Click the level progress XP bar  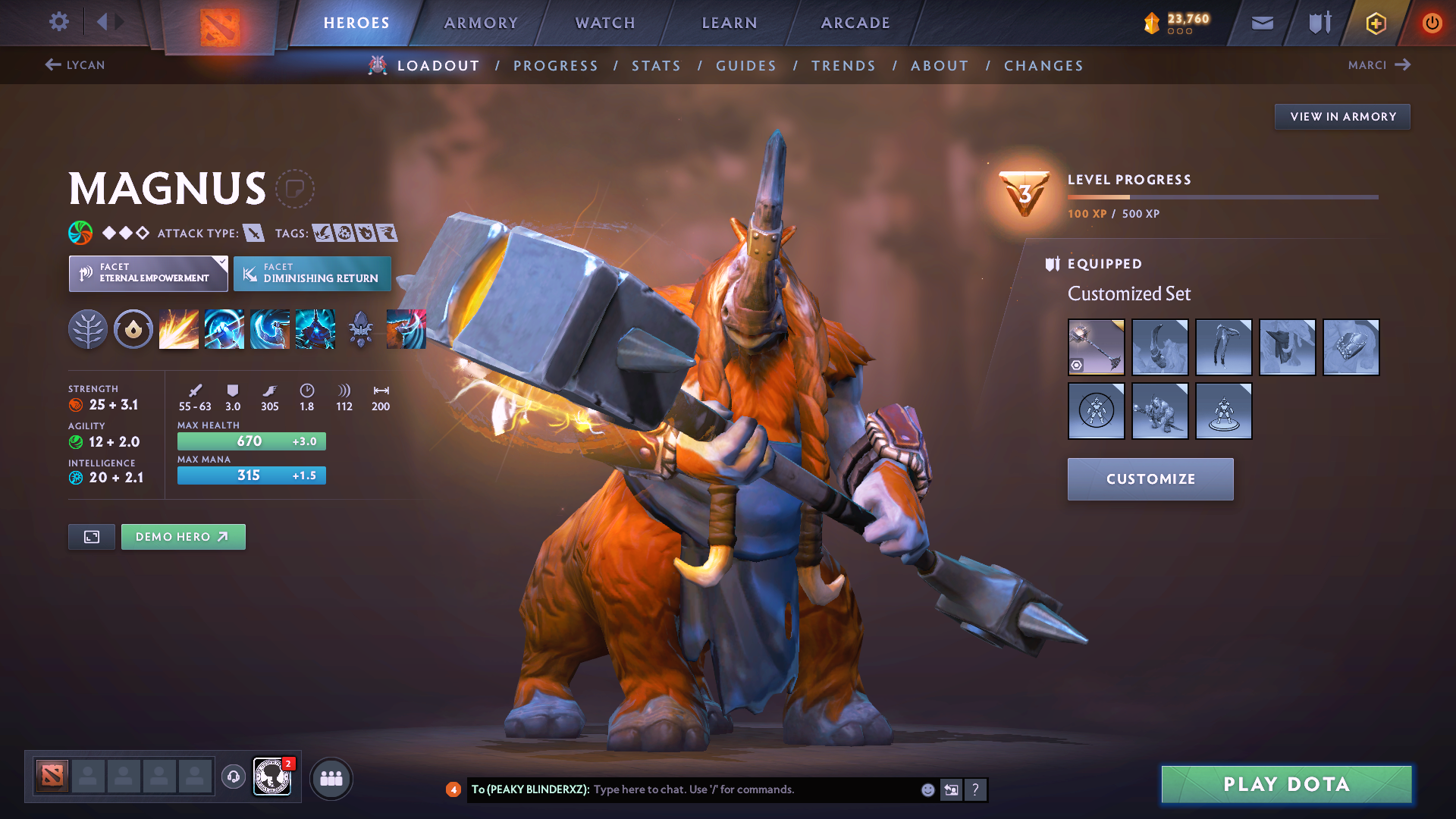point(1221,196)
